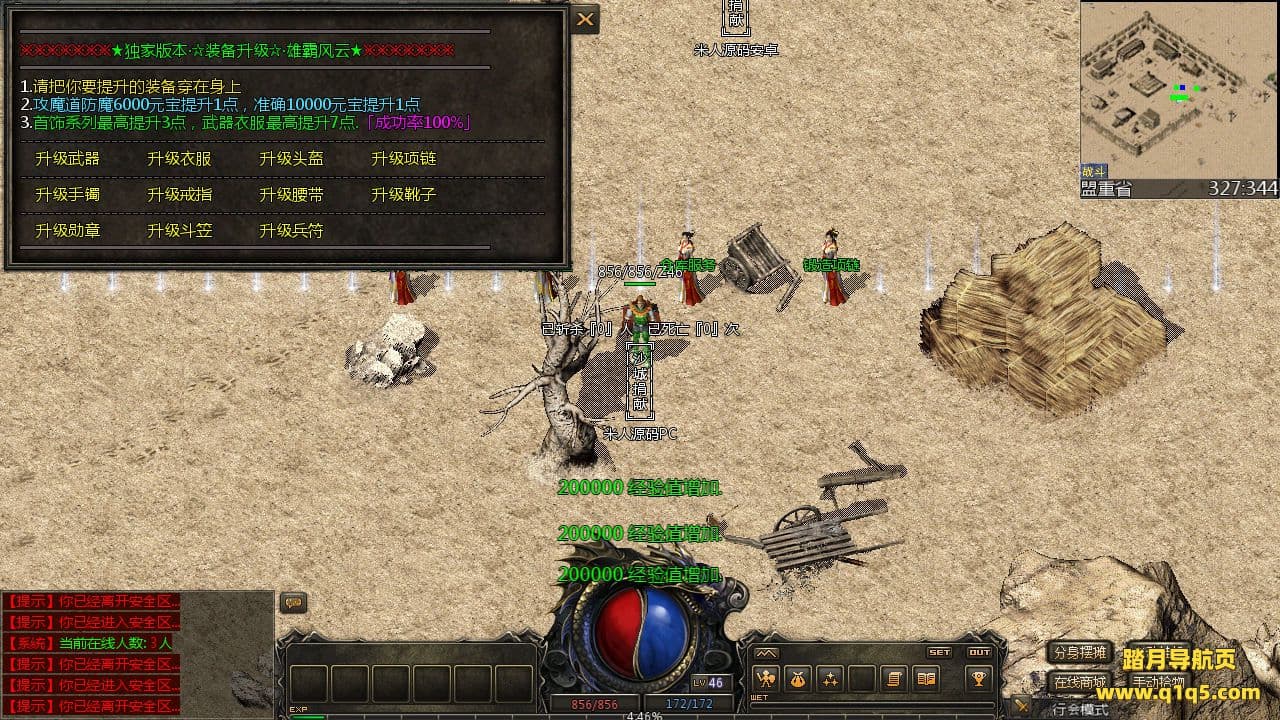Image resolution: width=1280 pixels, height=720 pixels.
Task: Select 升级靴子 upgrade option
Action: click(404, 194)
